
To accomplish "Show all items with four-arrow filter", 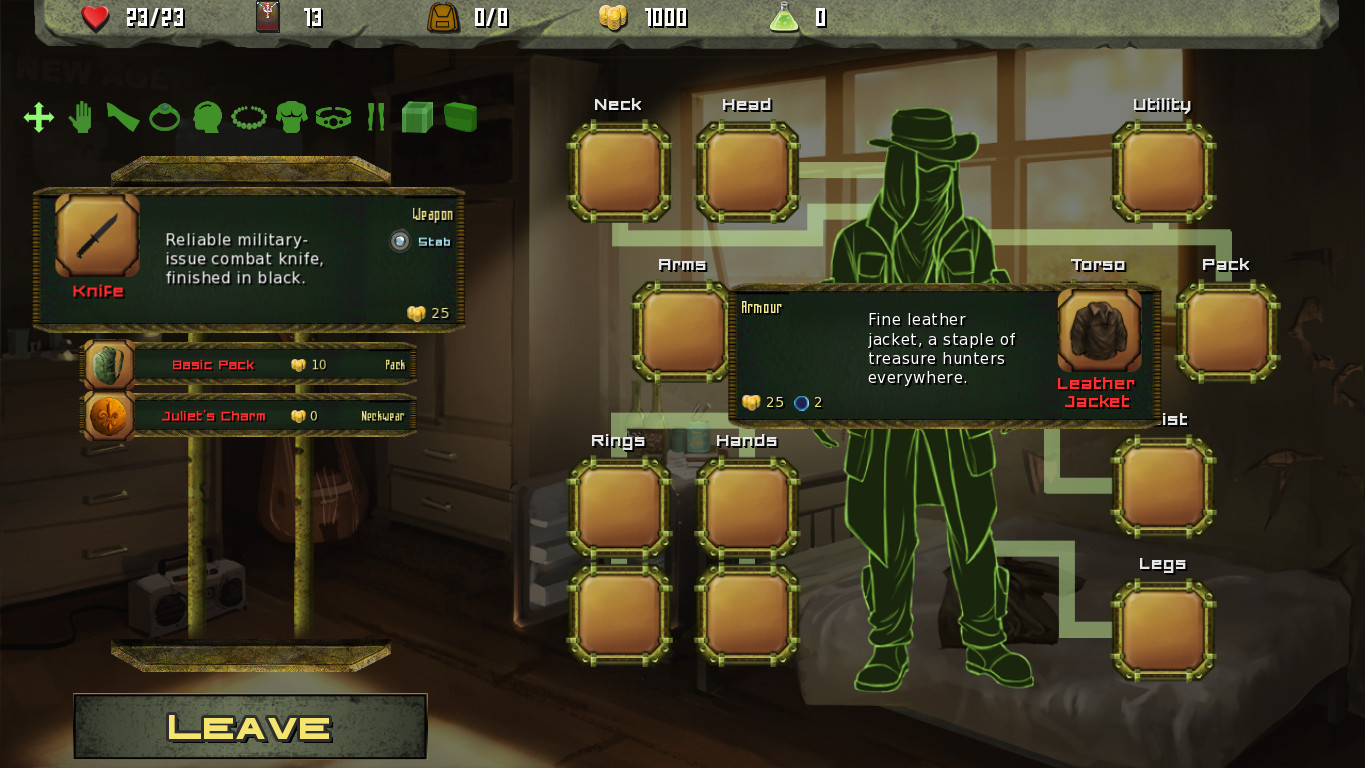I will (39, 118).
